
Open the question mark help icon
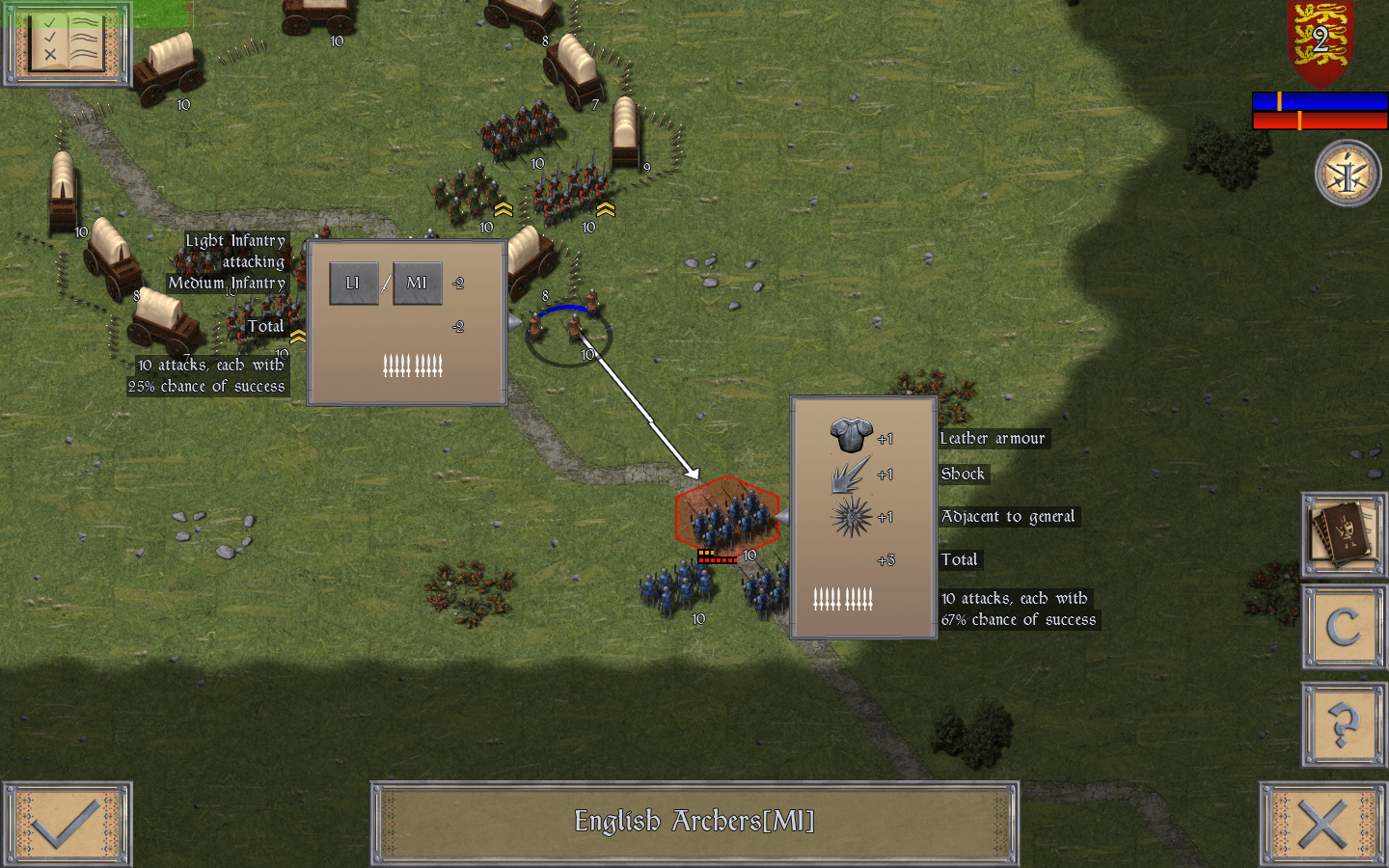pyautogui.click(x=1343, y=723)
